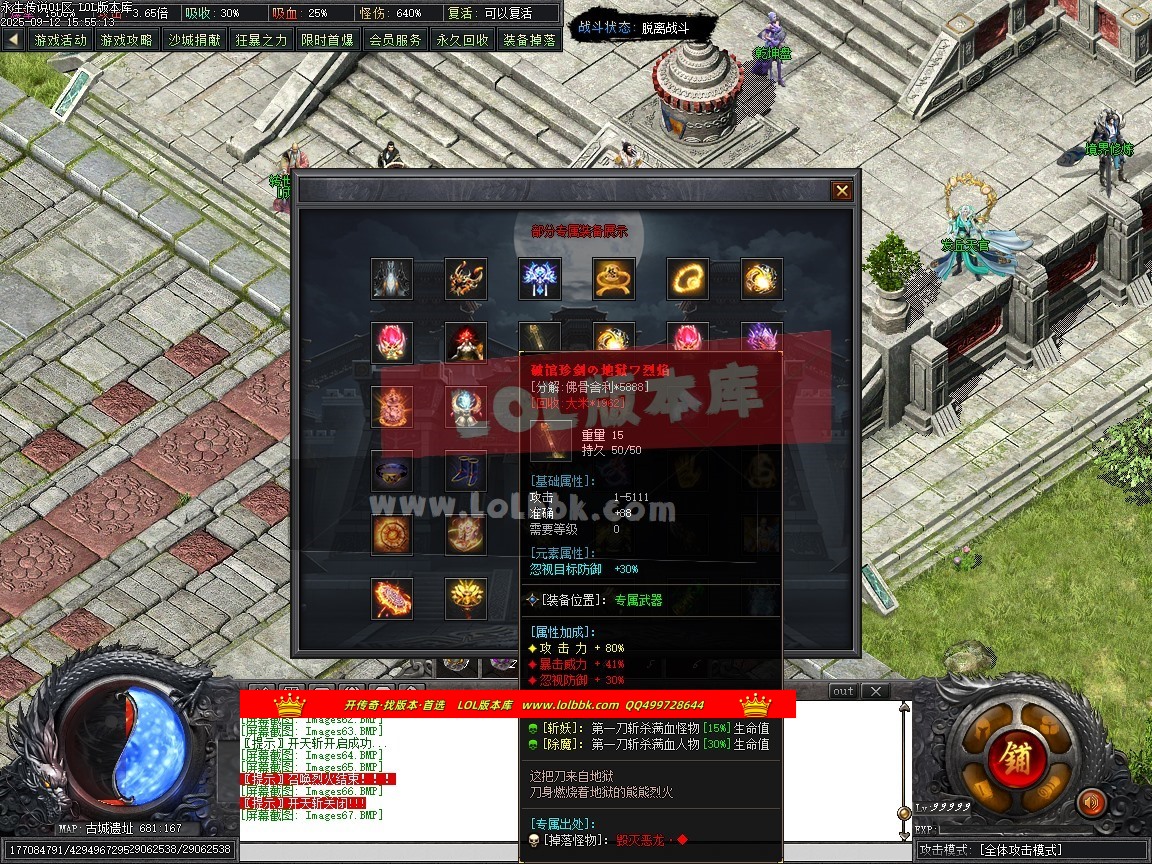Screen dimensions: 1152x864
Task: Click the 'out' button above the chat
Action: tap(843, 691)
